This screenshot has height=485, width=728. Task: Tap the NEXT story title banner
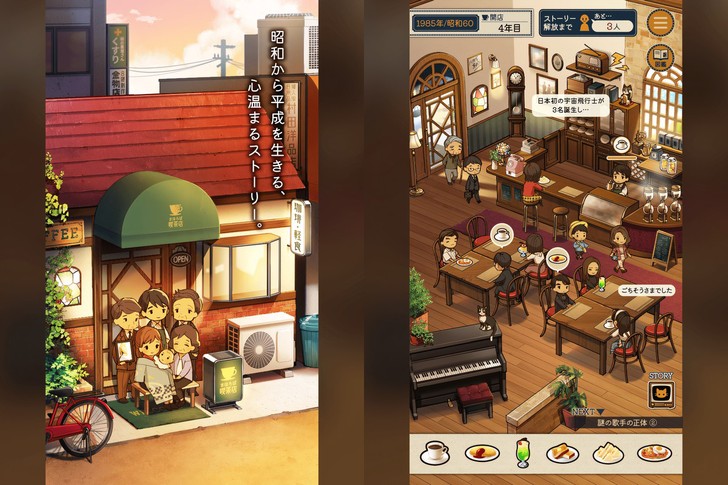[623, 421]
